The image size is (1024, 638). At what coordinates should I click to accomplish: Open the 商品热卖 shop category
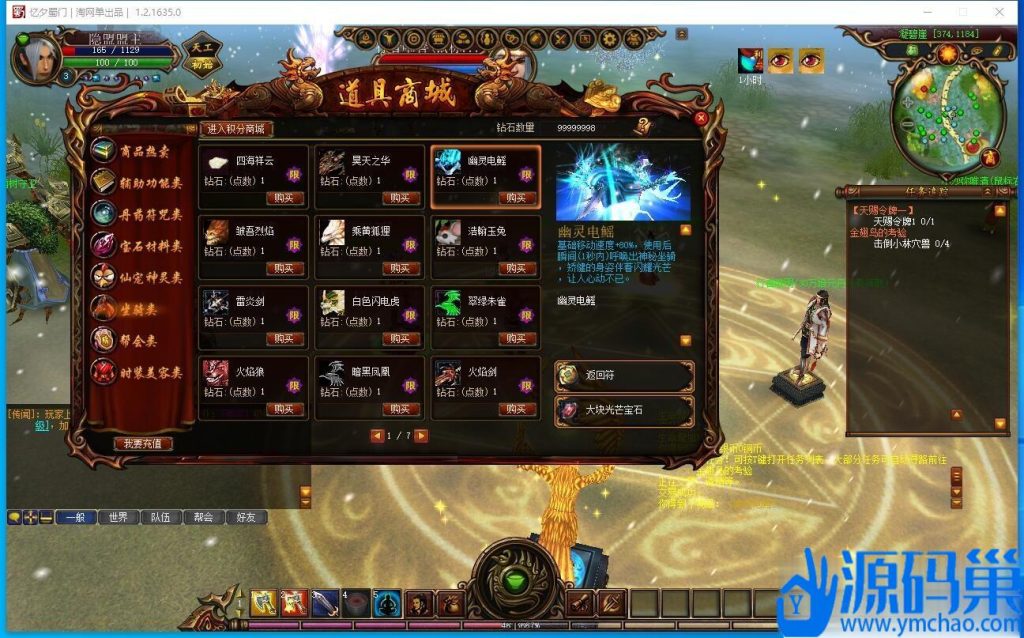coord(141,151)
